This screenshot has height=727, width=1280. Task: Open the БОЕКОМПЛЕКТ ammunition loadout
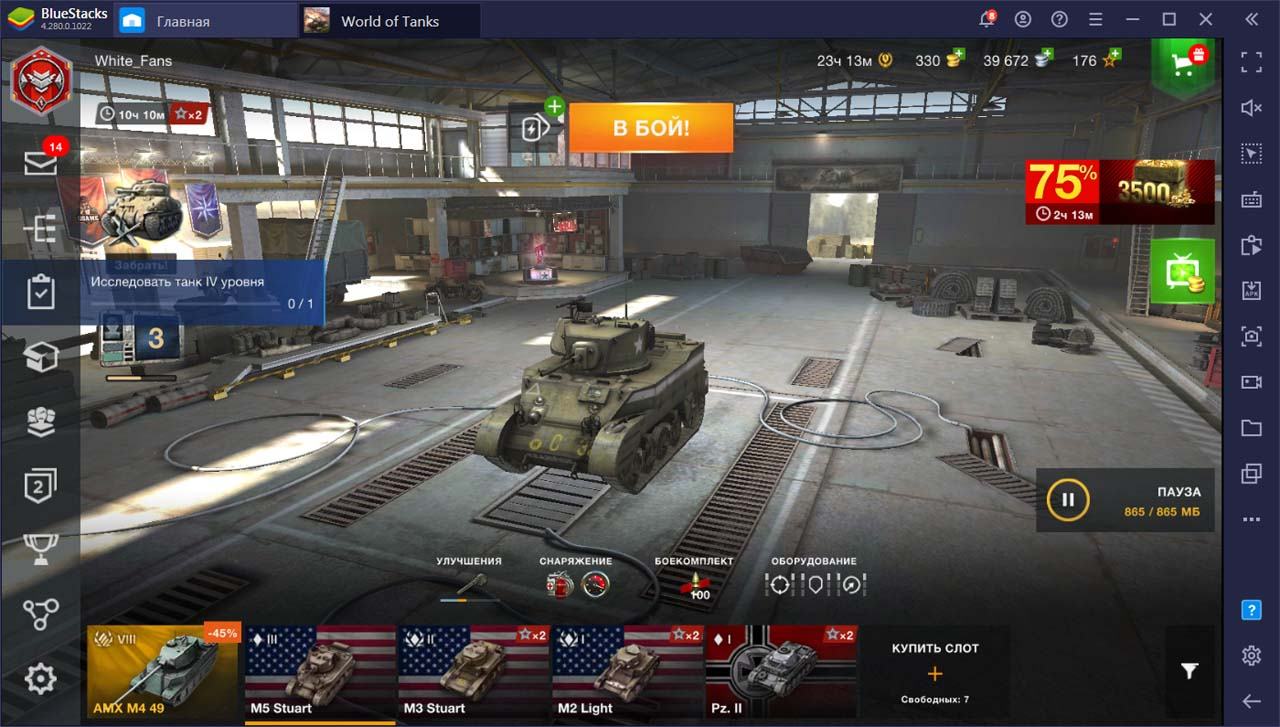pos(694,585)
